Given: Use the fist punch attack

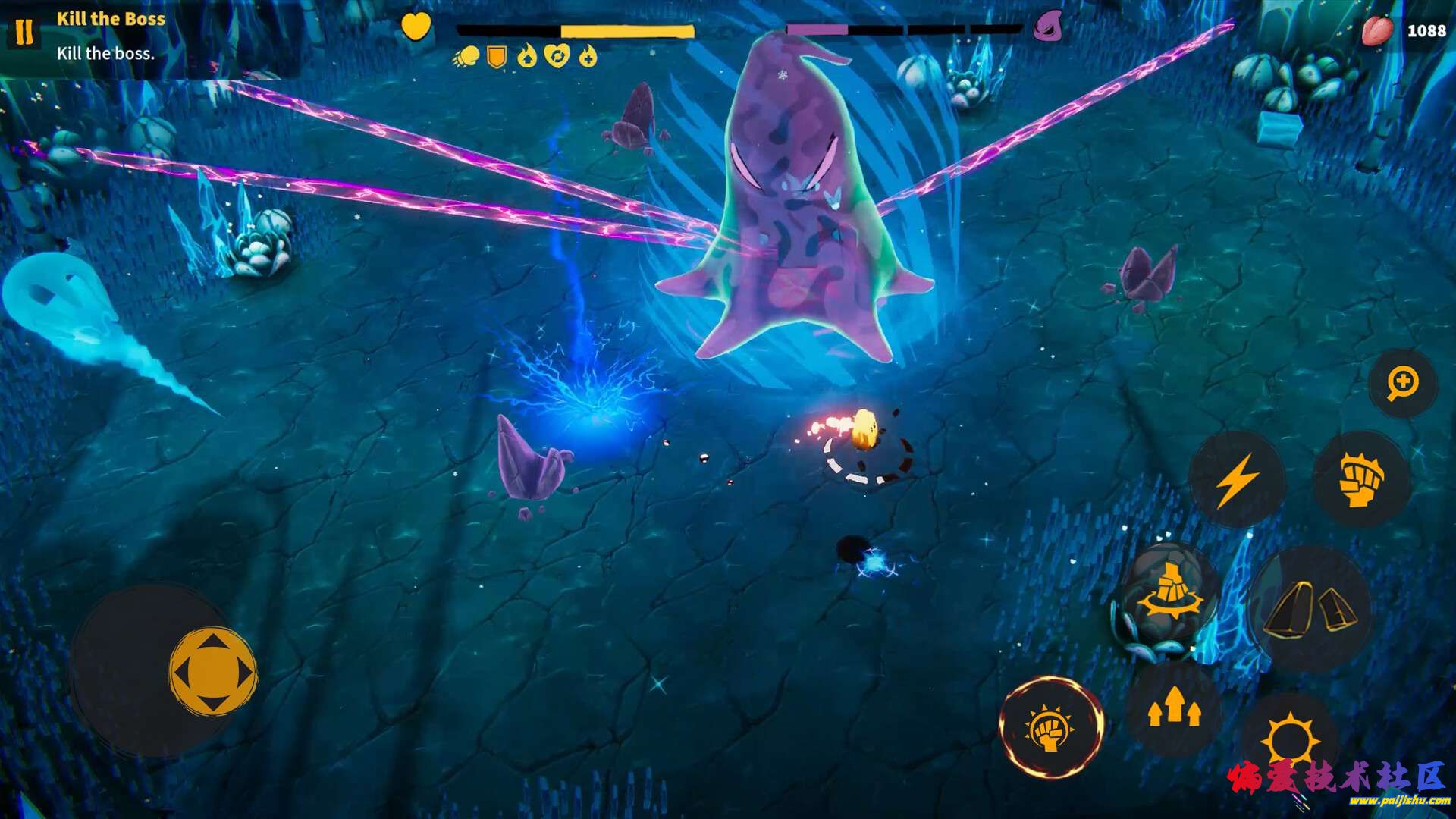Looking at the screenshot, I should coord(1361,479).
